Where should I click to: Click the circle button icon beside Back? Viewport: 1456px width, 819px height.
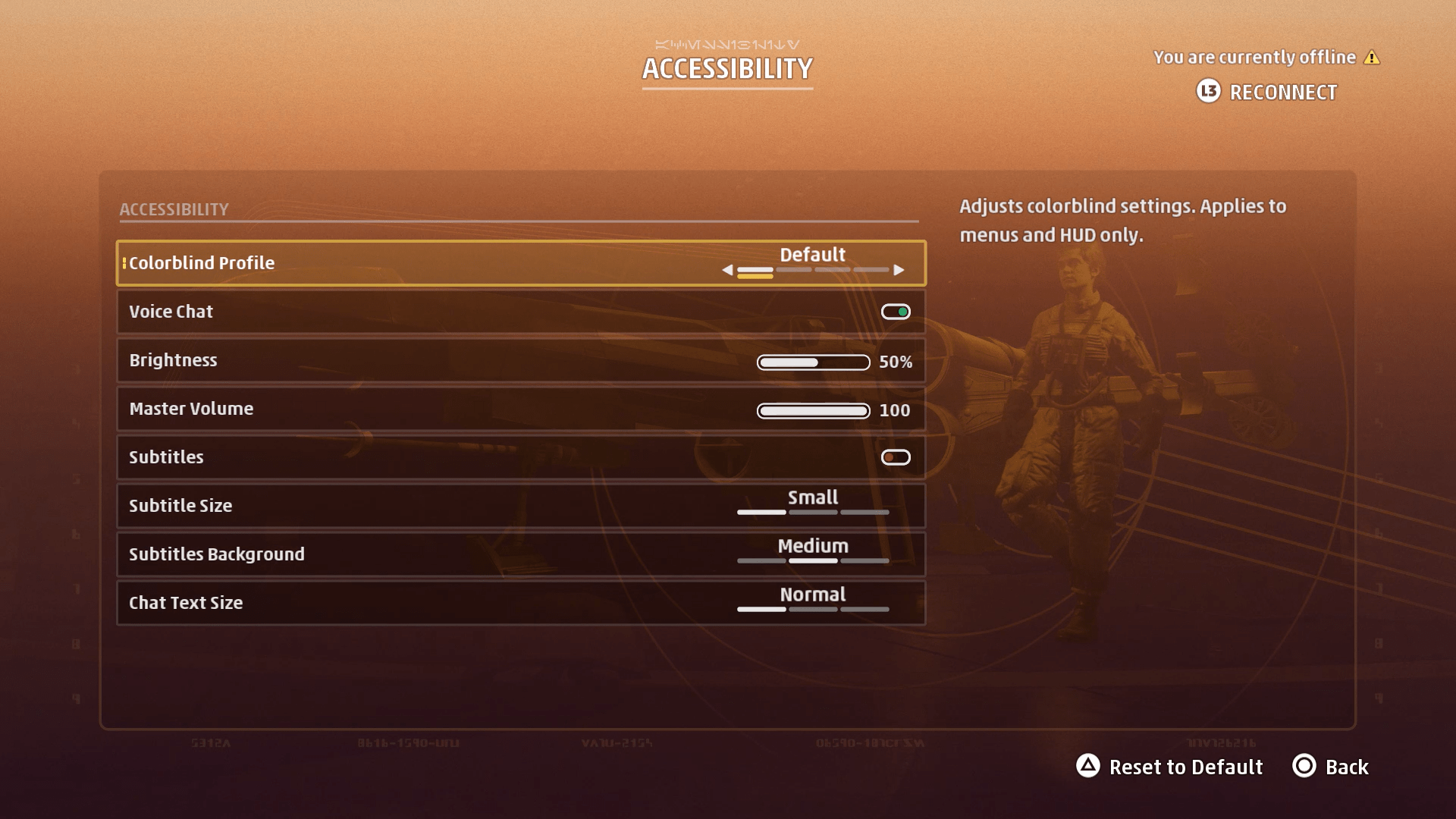1304,767
